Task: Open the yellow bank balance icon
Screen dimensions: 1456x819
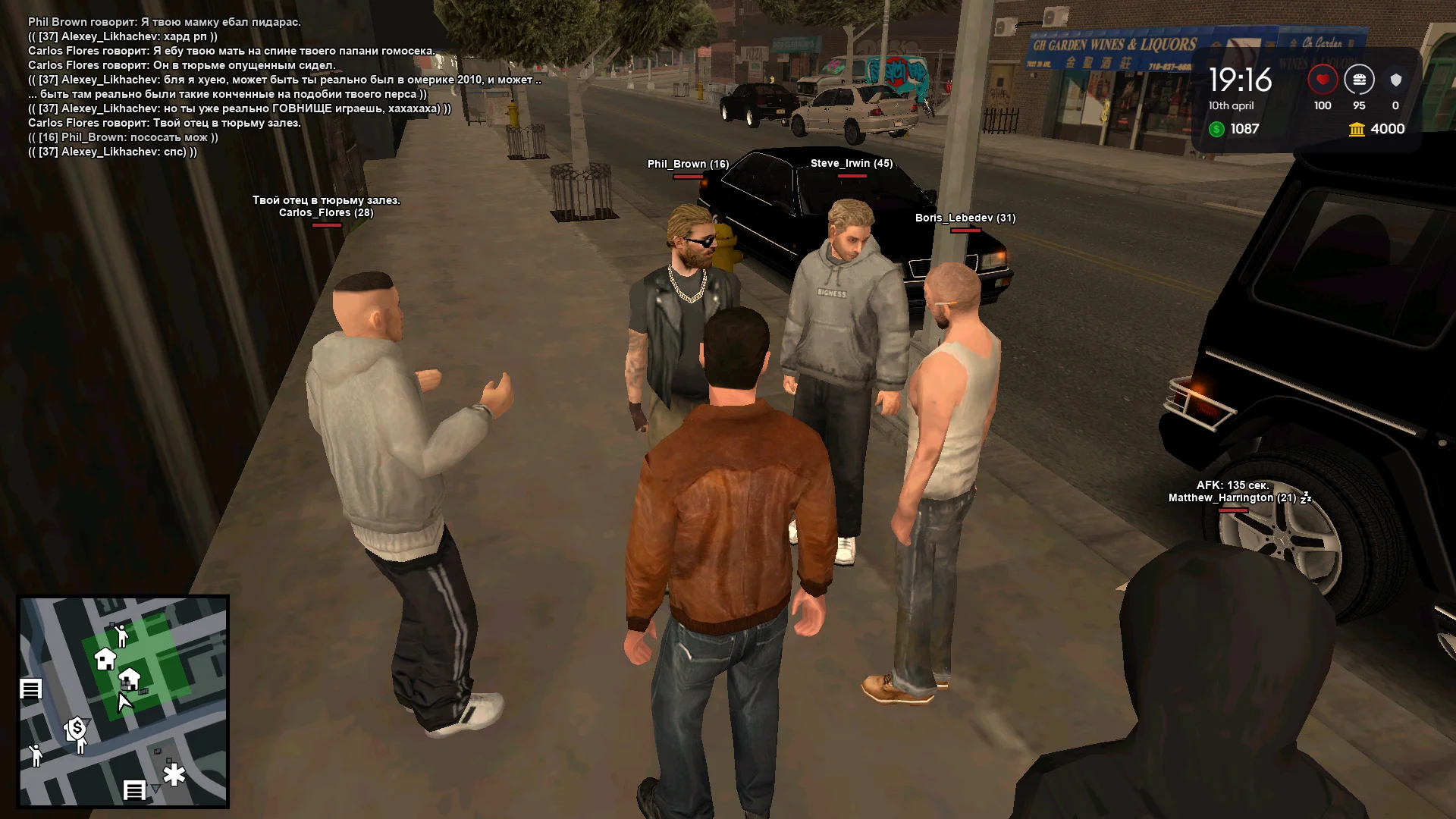Action: (1357, 130)
